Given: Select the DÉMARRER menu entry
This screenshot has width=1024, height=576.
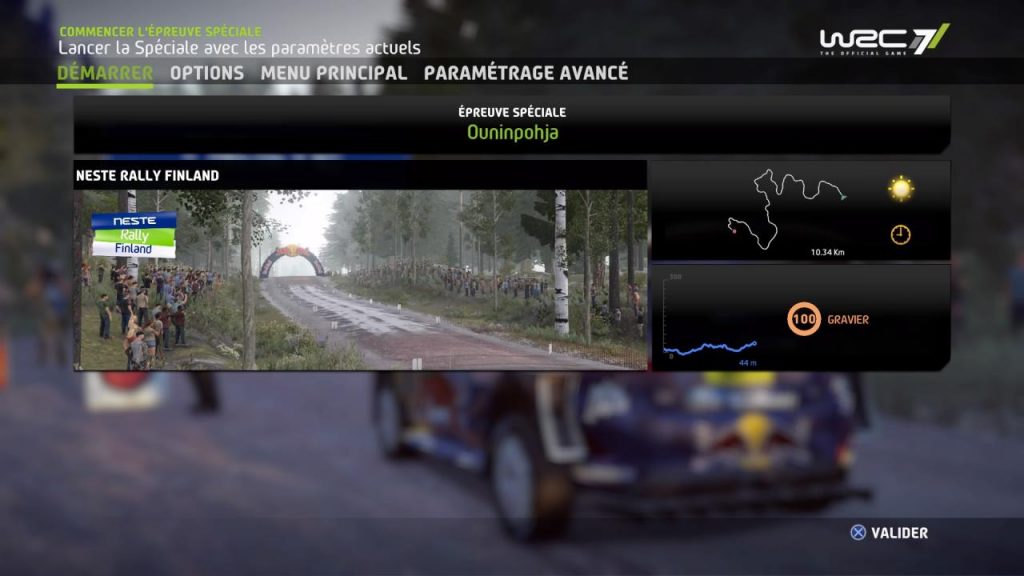Looking at the screenshot, I should click(105, 73).
